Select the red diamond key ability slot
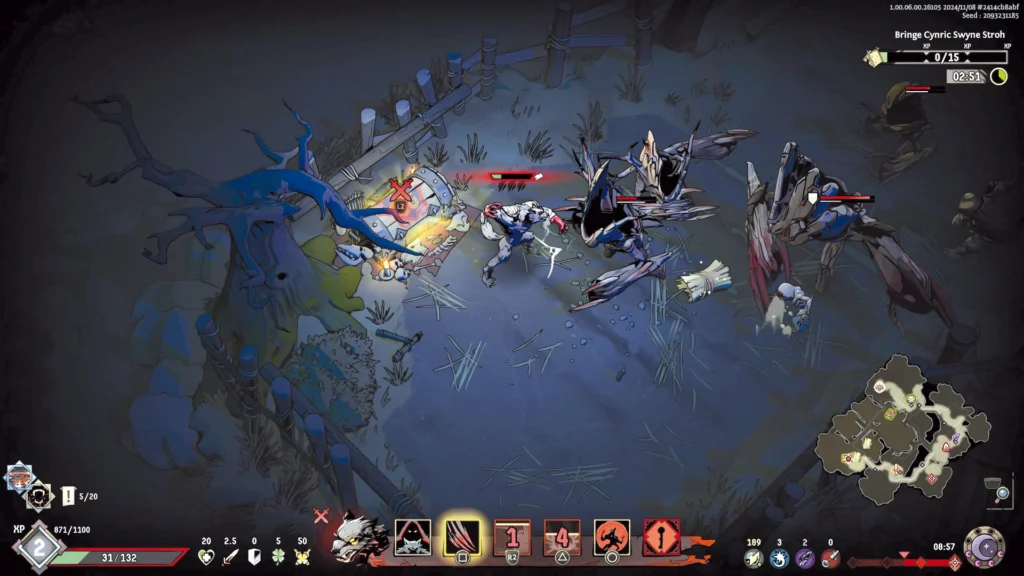This screenshot has height=576, width=1024. coord(662,537)
